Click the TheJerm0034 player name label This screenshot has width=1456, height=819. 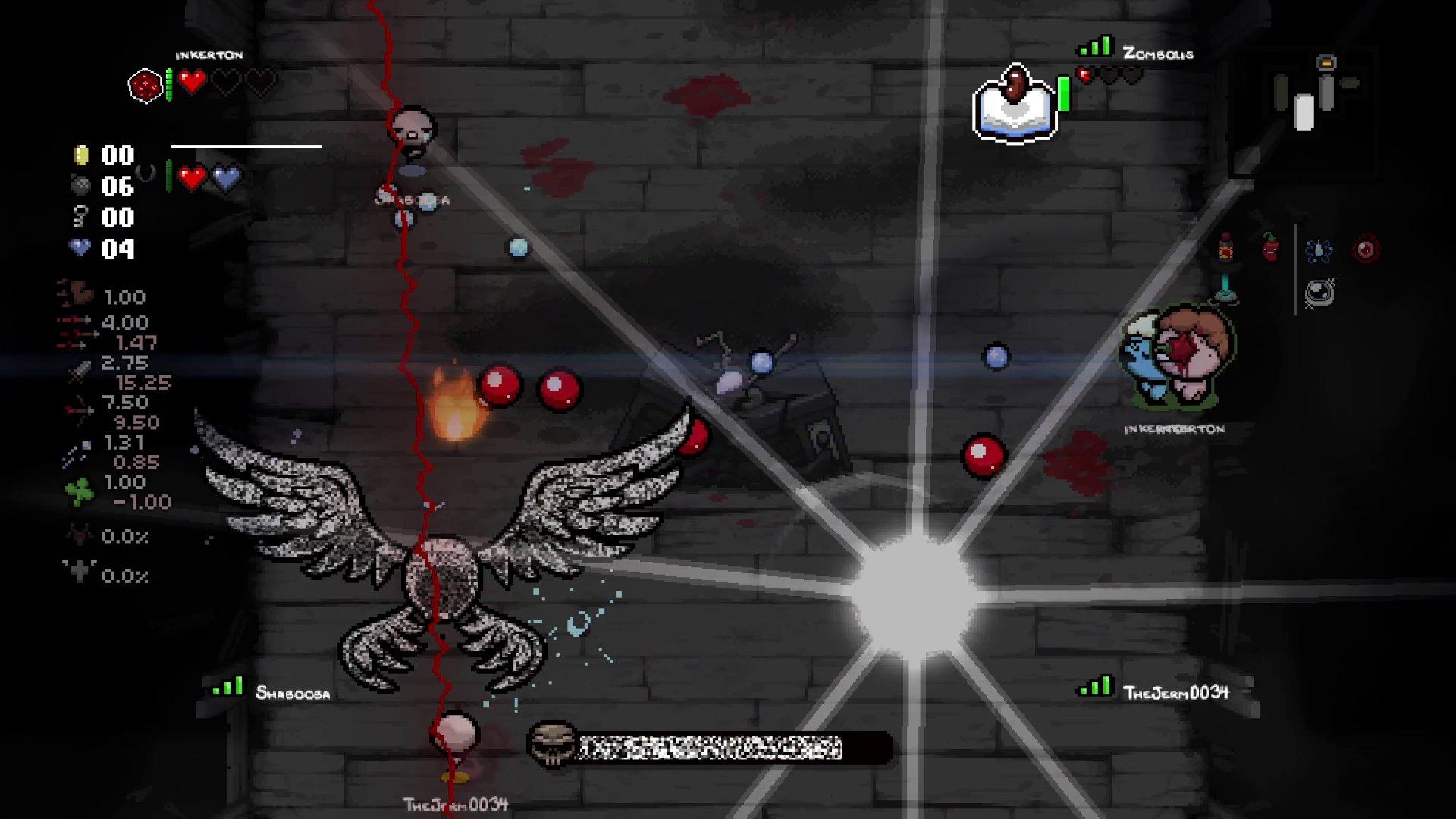pos(1177,692)
